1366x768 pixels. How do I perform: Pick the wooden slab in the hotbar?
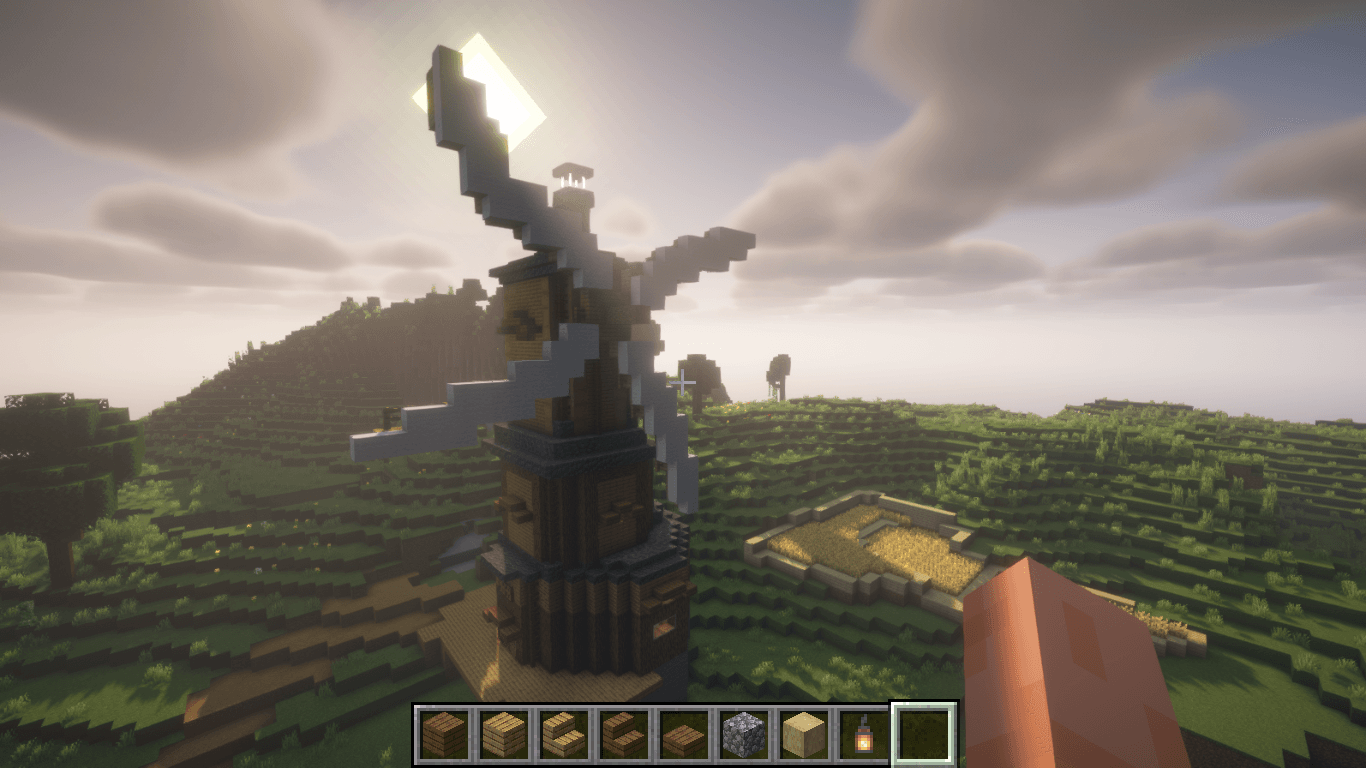[684, 734]
